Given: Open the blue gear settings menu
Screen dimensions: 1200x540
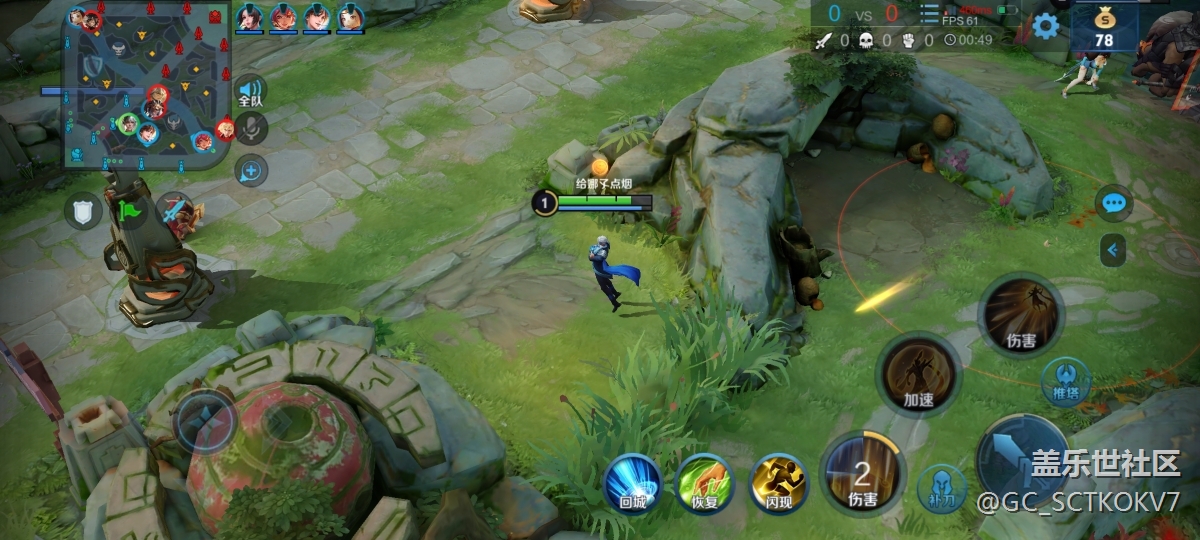Looking at the screenshot, I should pos(1046,26).
